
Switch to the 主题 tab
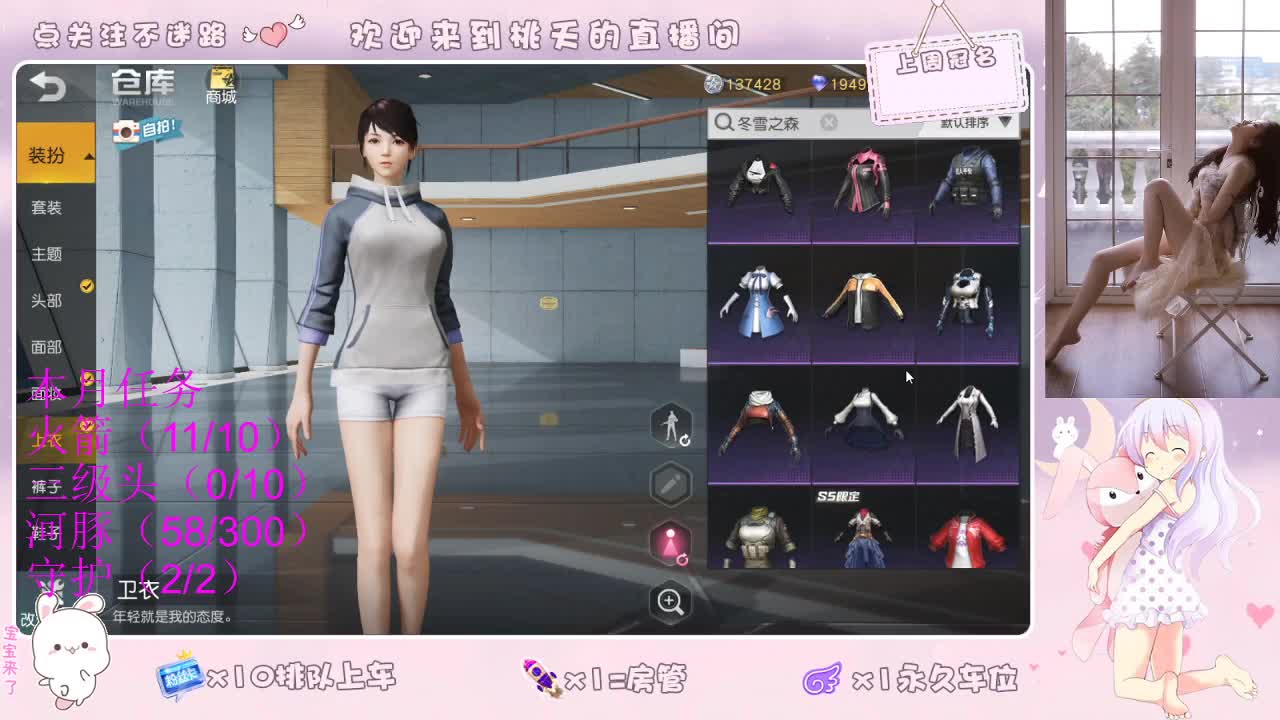pos(47,255)
